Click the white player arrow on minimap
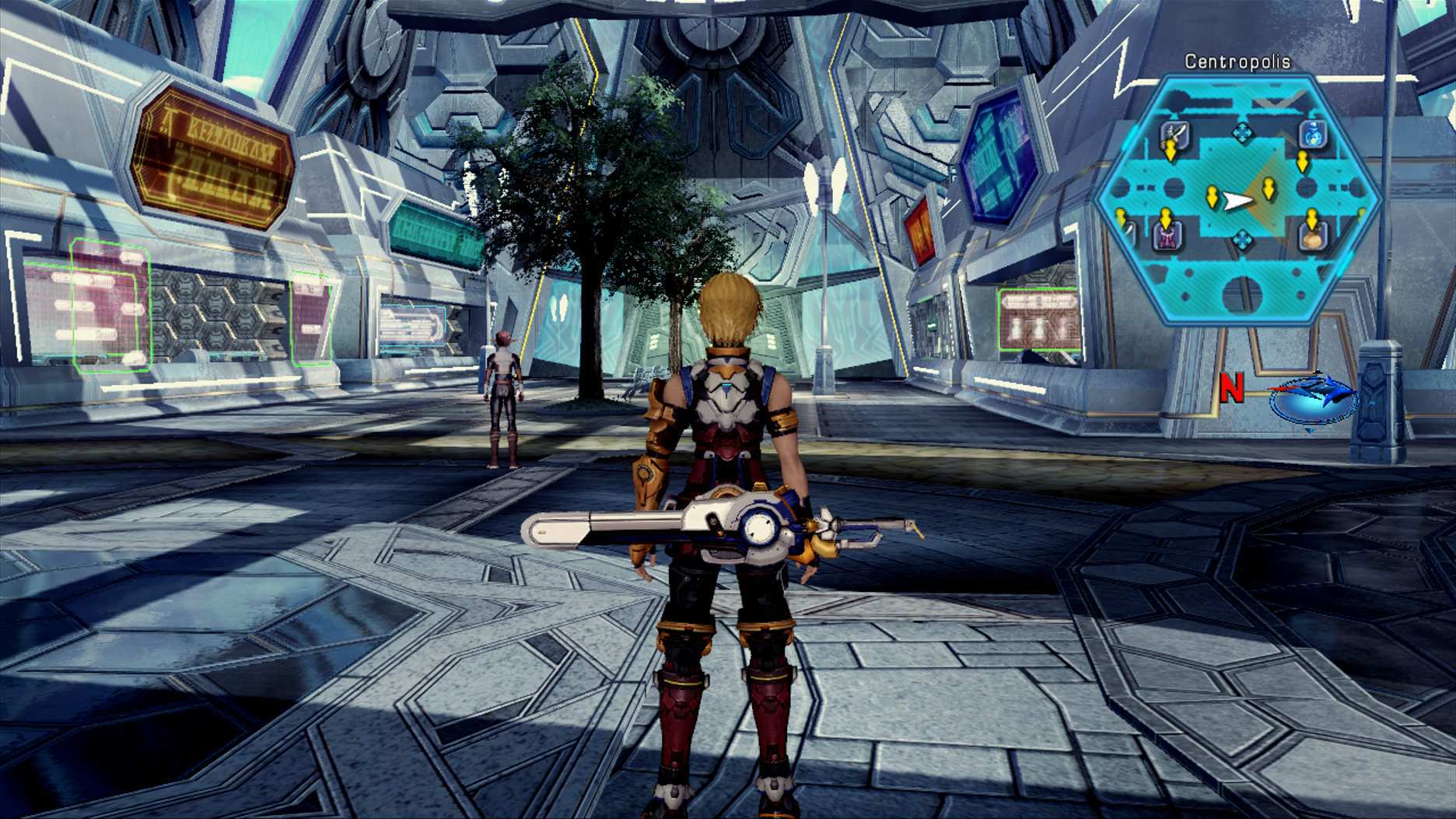This screenshot has width=1456, height=819. click(1237, 198)
